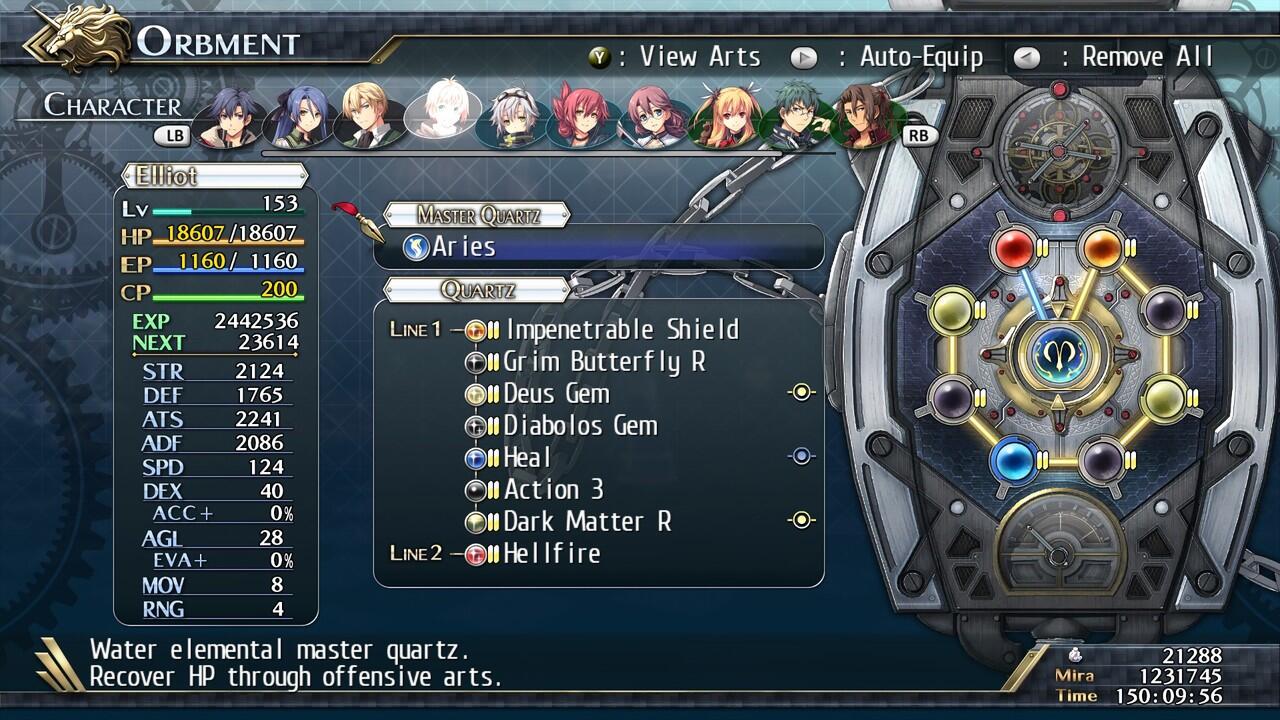
Task: Select the Diabolos Gem quartz
Action: [x=580, y=425]
